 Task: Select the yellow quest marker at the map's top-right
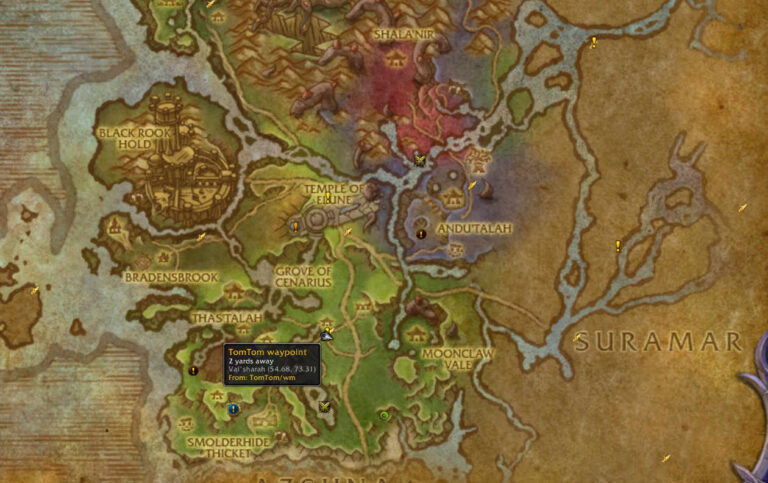(x=594, y=42)
